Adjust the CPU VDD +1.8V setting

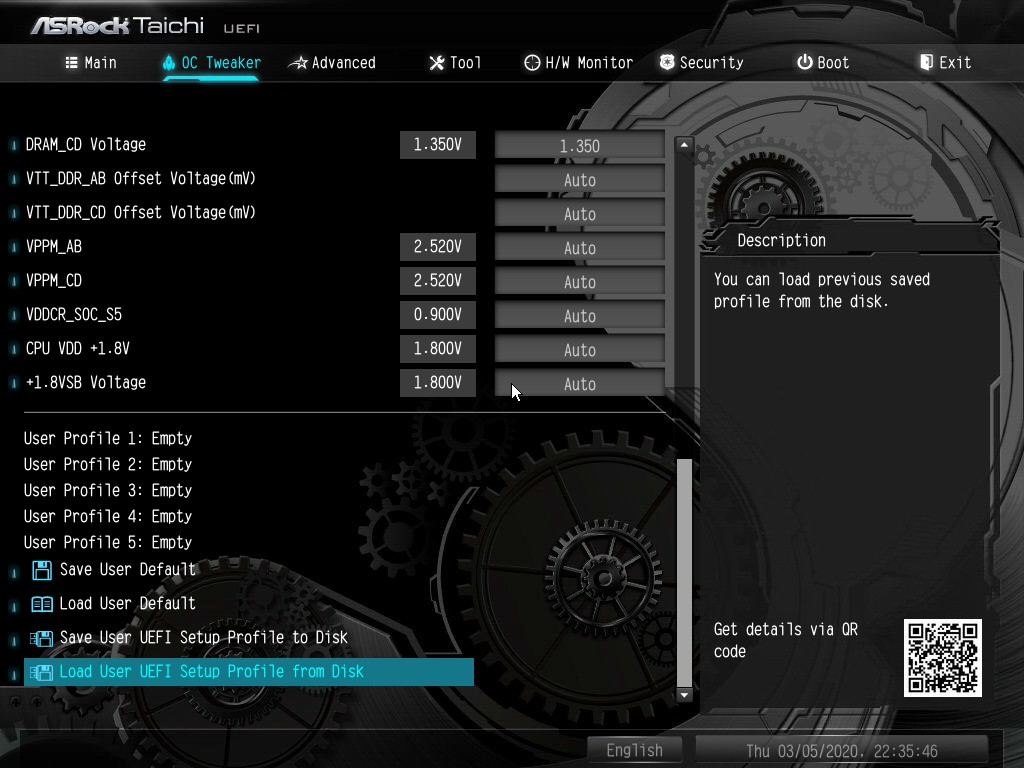579,350
